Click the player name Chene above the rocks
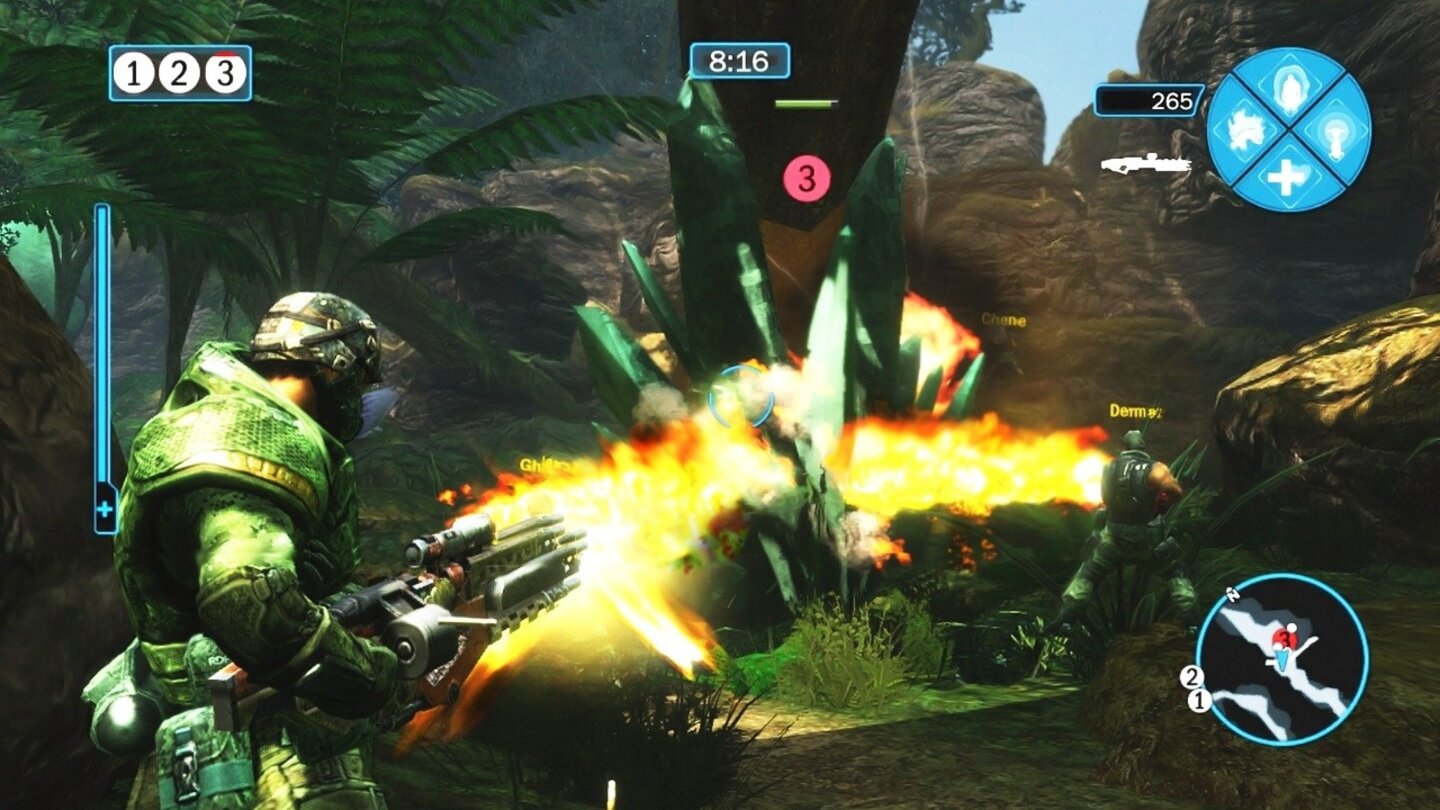The image size is (1440, 810). click(x=1003, y=323)
